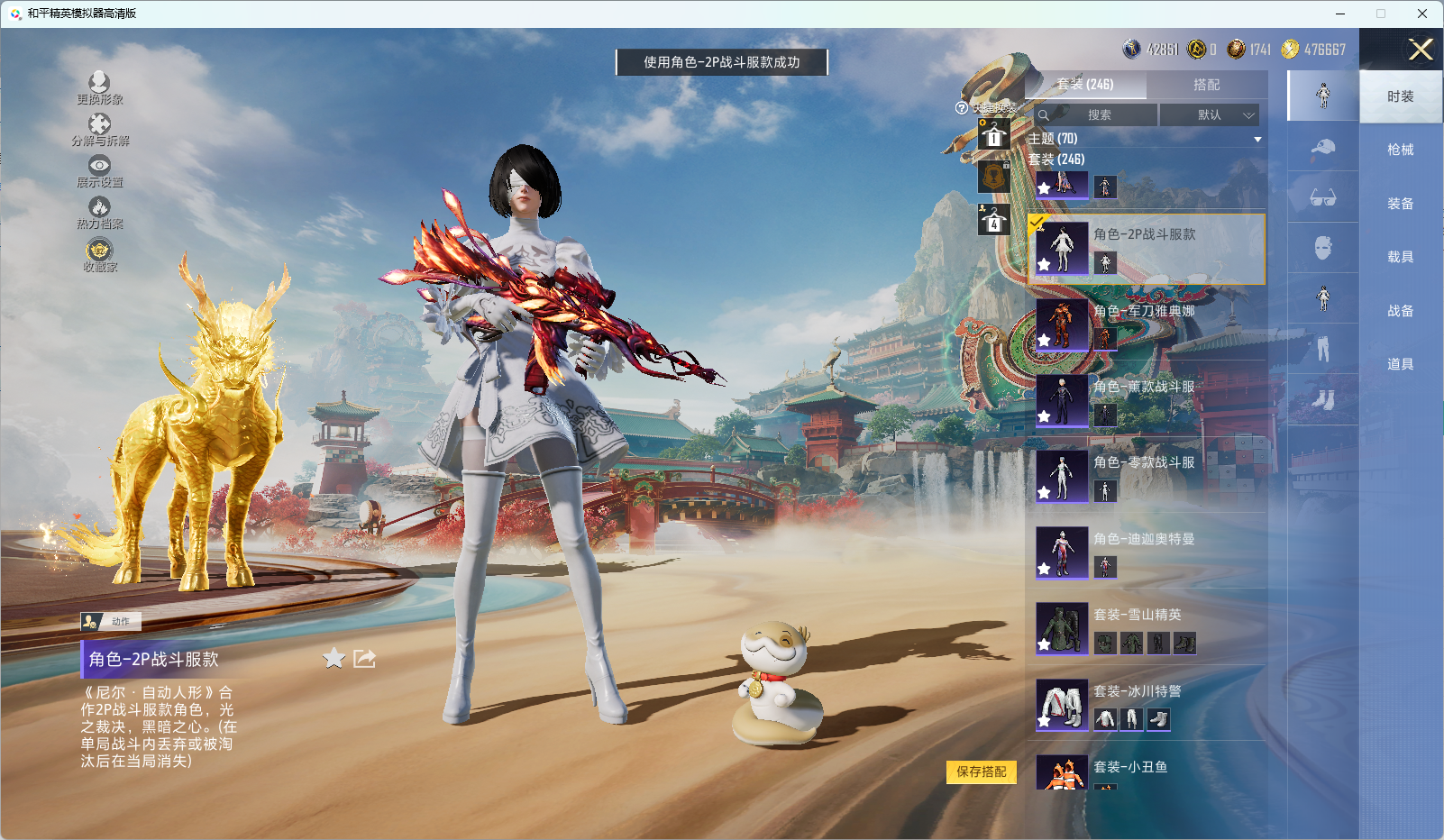This screenshot has height=840, width=1444.
Task: Save outfit with 保存搭配 button
Action: click(981, 772)
